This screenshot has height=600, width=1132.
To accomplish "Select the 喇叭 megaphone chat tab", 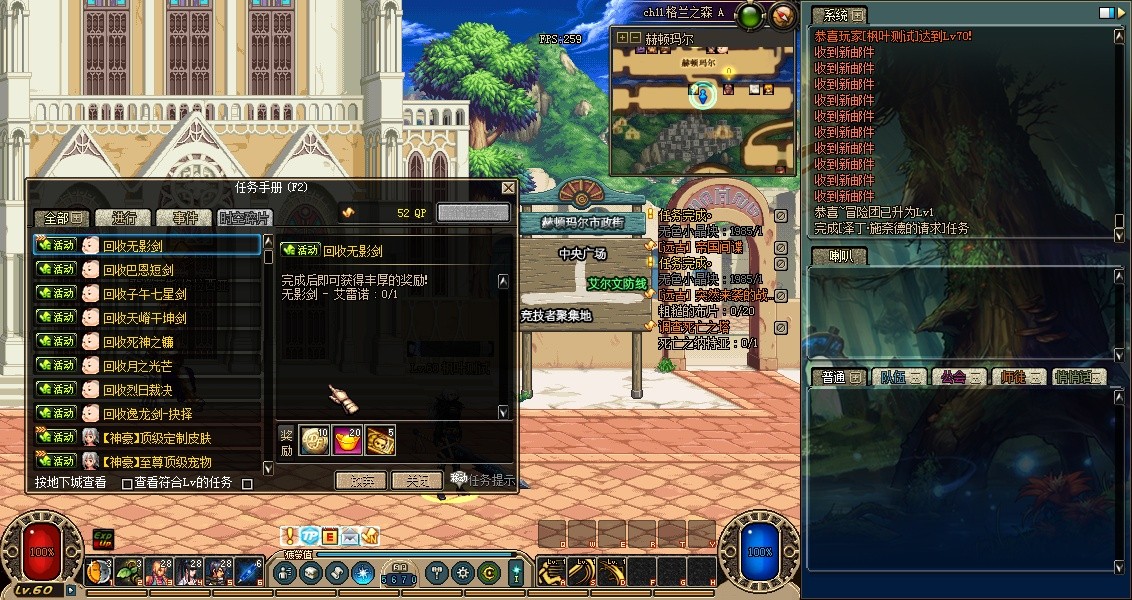I will (x=838, y=256).
